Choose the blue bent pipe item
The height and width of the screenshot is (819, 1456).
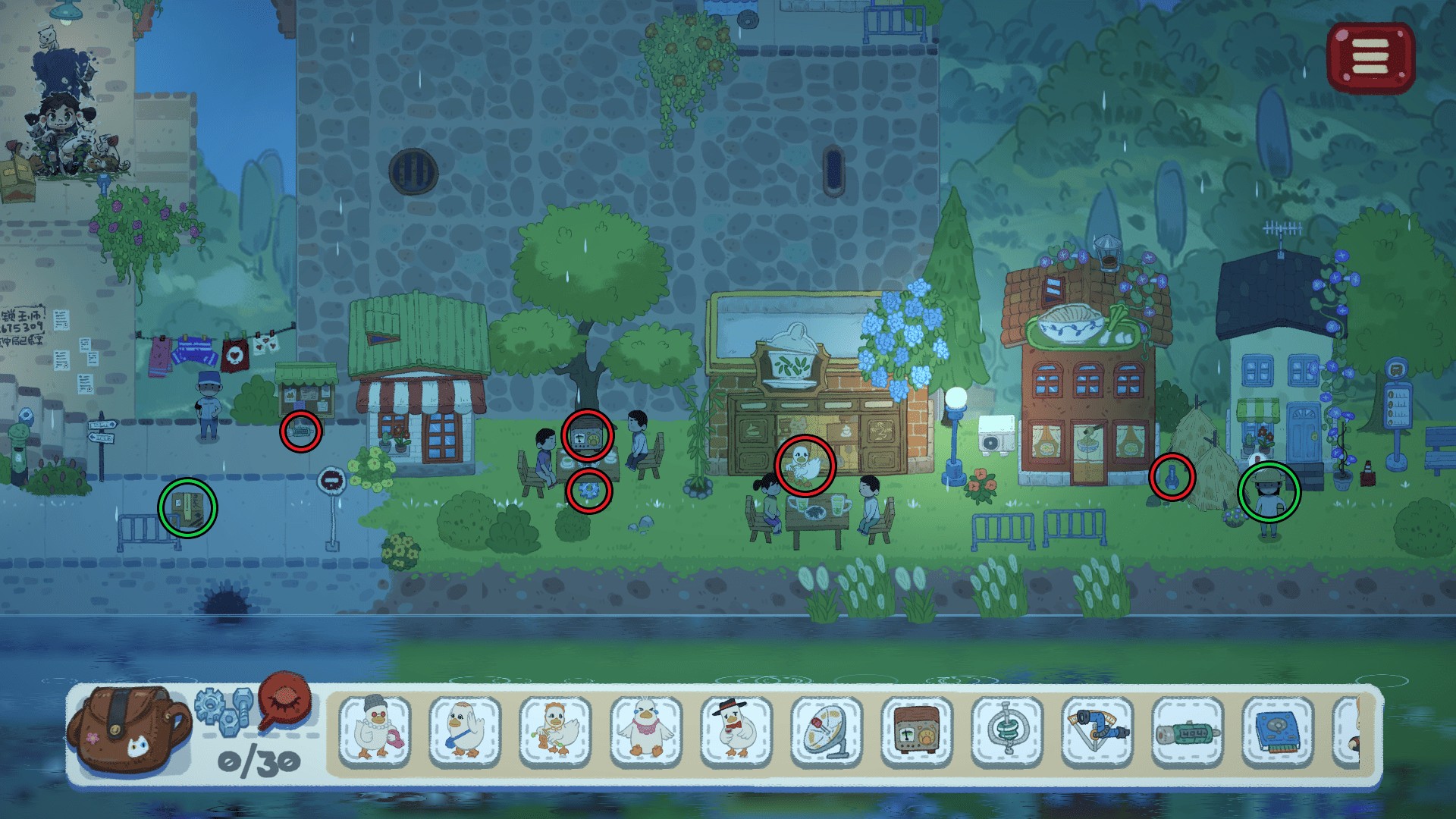click(x=1097, y=731)
